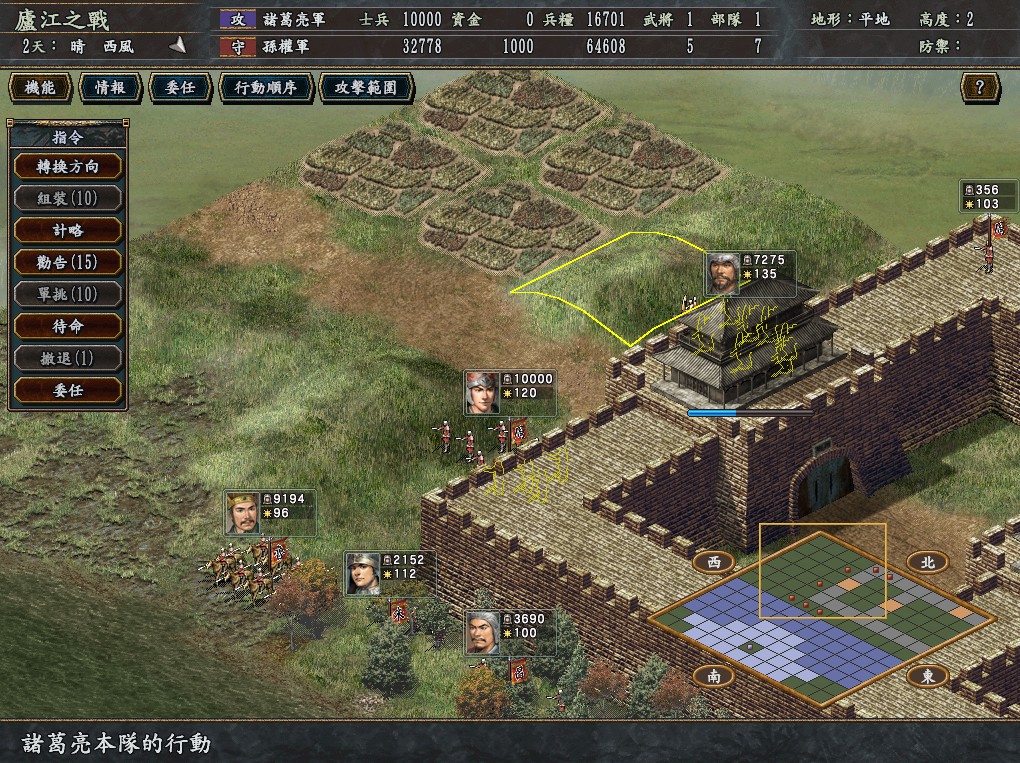Select the unit portrait with 10000 troops

482,393
